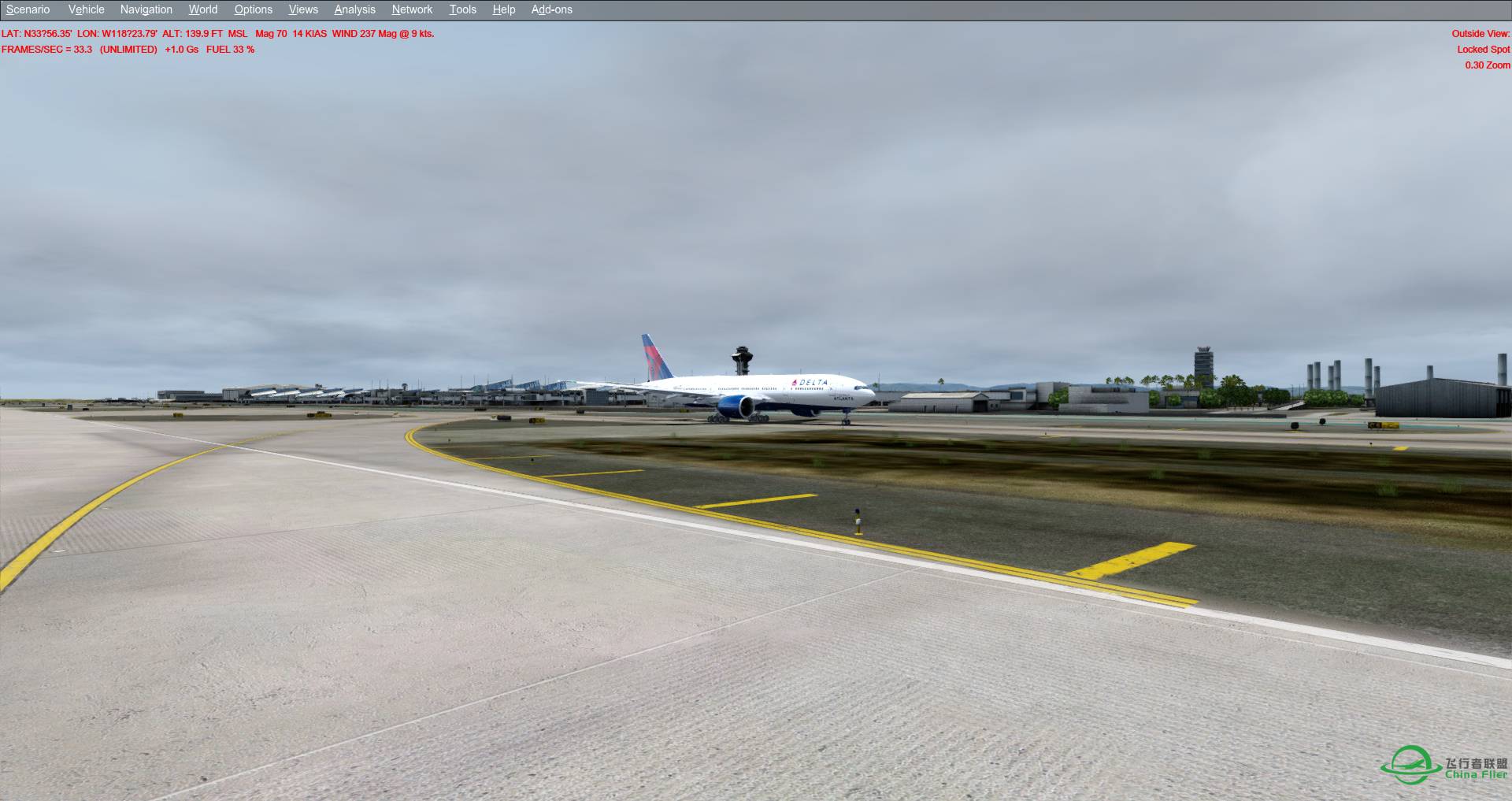Open the Tools menu
This screenshot has height=801, width=1512.
(x=462, y=9)
